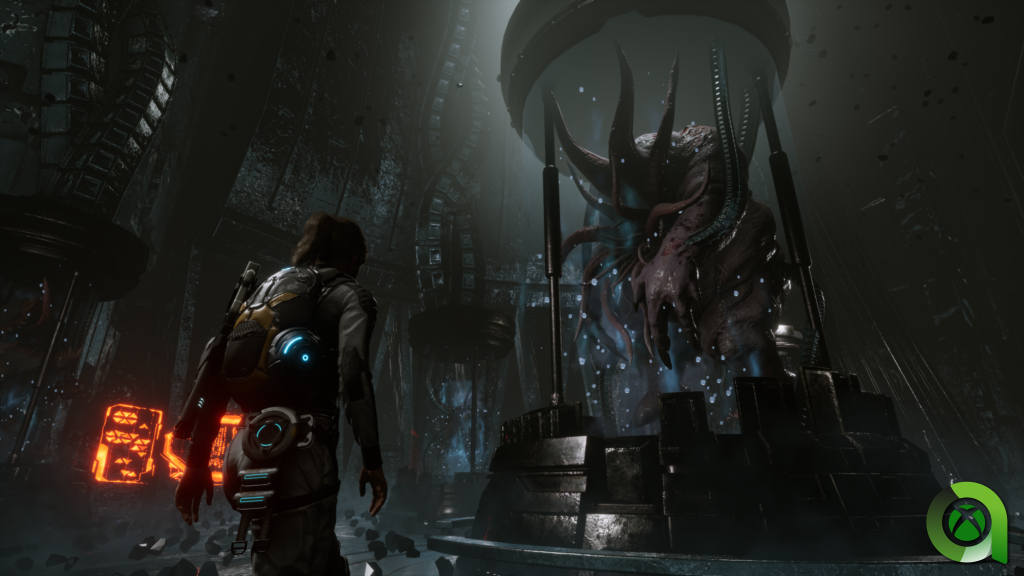Click the Xbox logo watermark

point(969,521)
